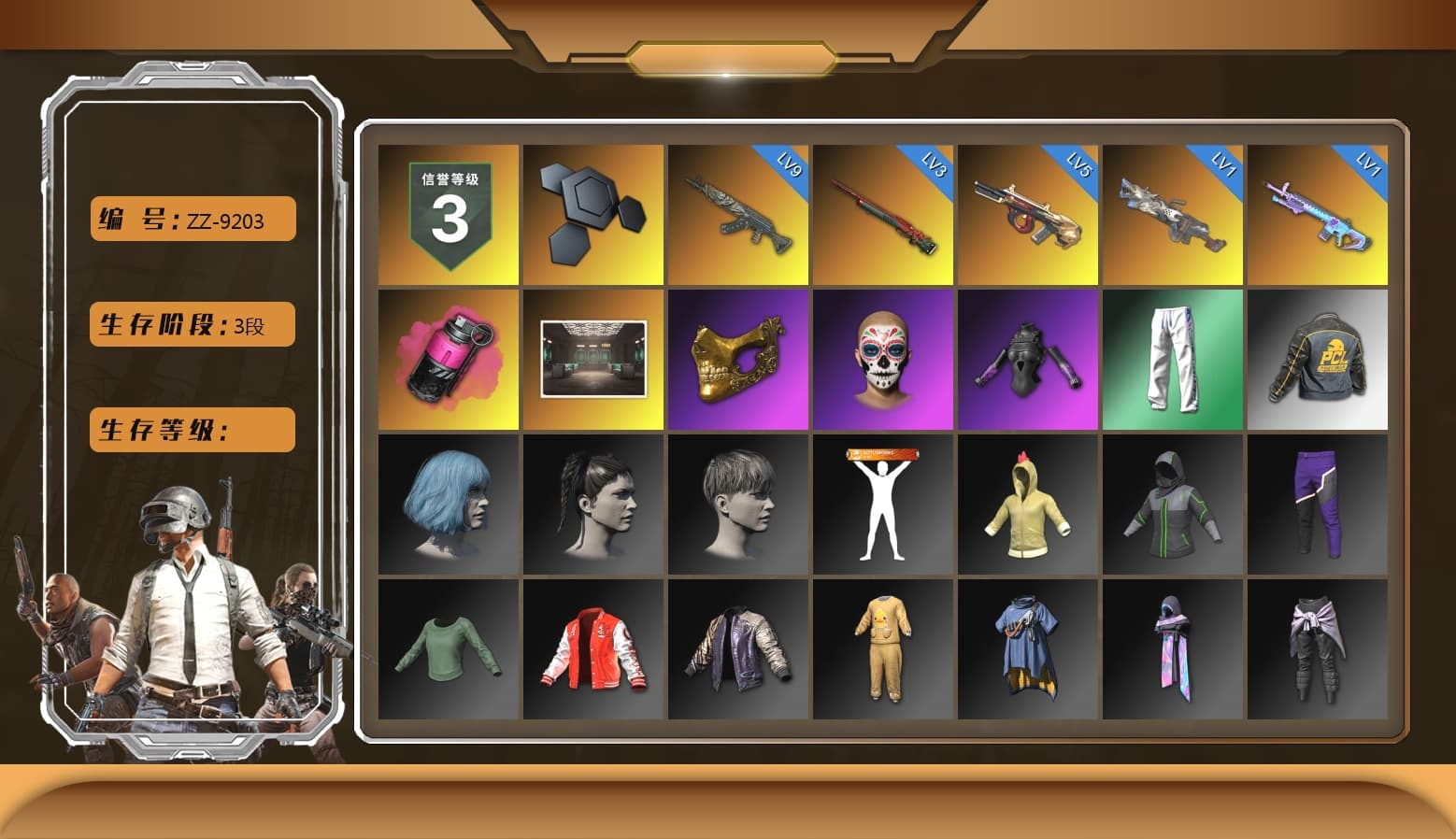Select the black hexagon parachute item
Screen dimensions: 1456x839
(x=592, y=213)
